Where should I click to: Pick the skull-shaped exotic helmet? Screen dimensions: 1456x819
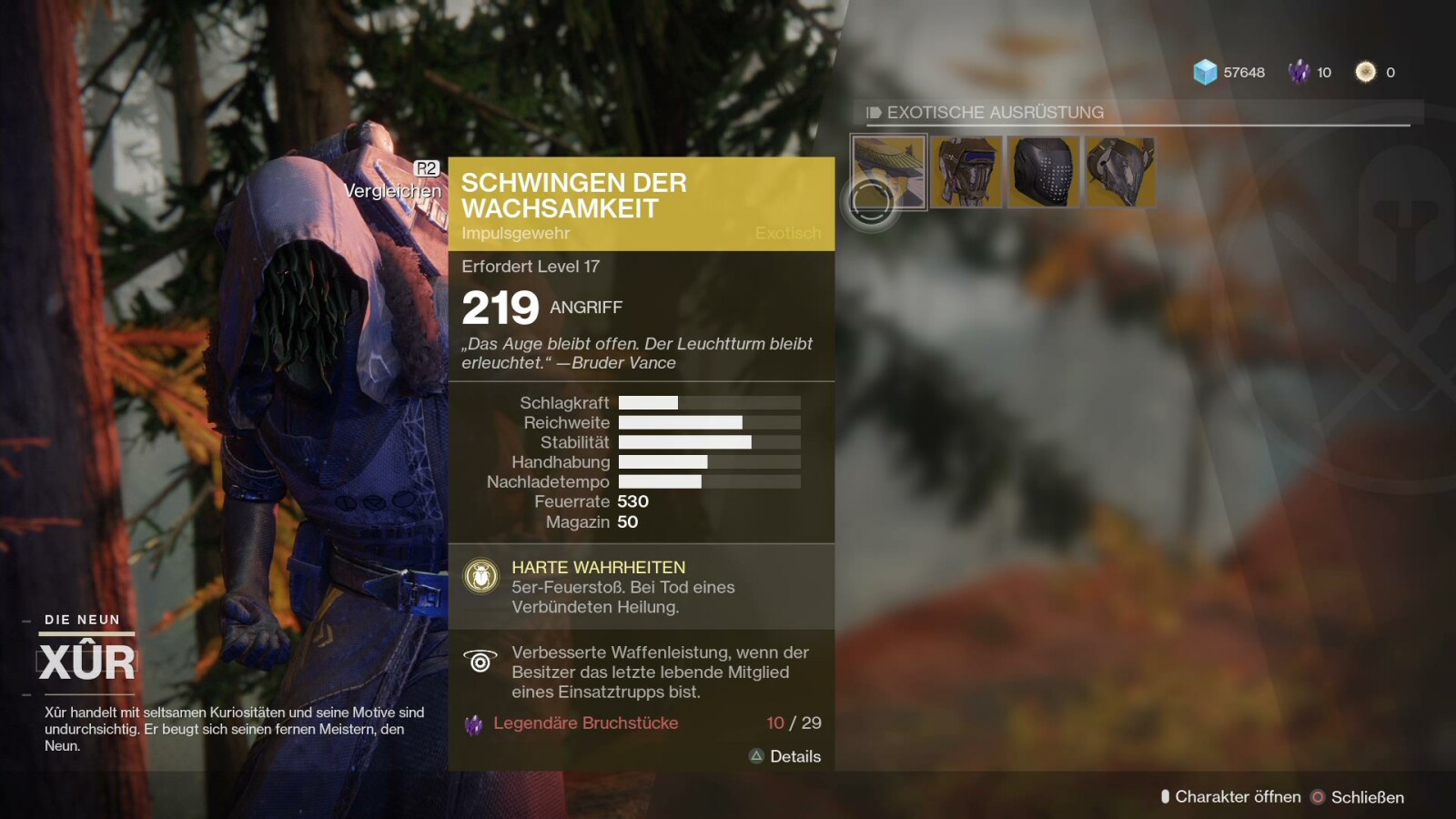(x=1120, y=172)
